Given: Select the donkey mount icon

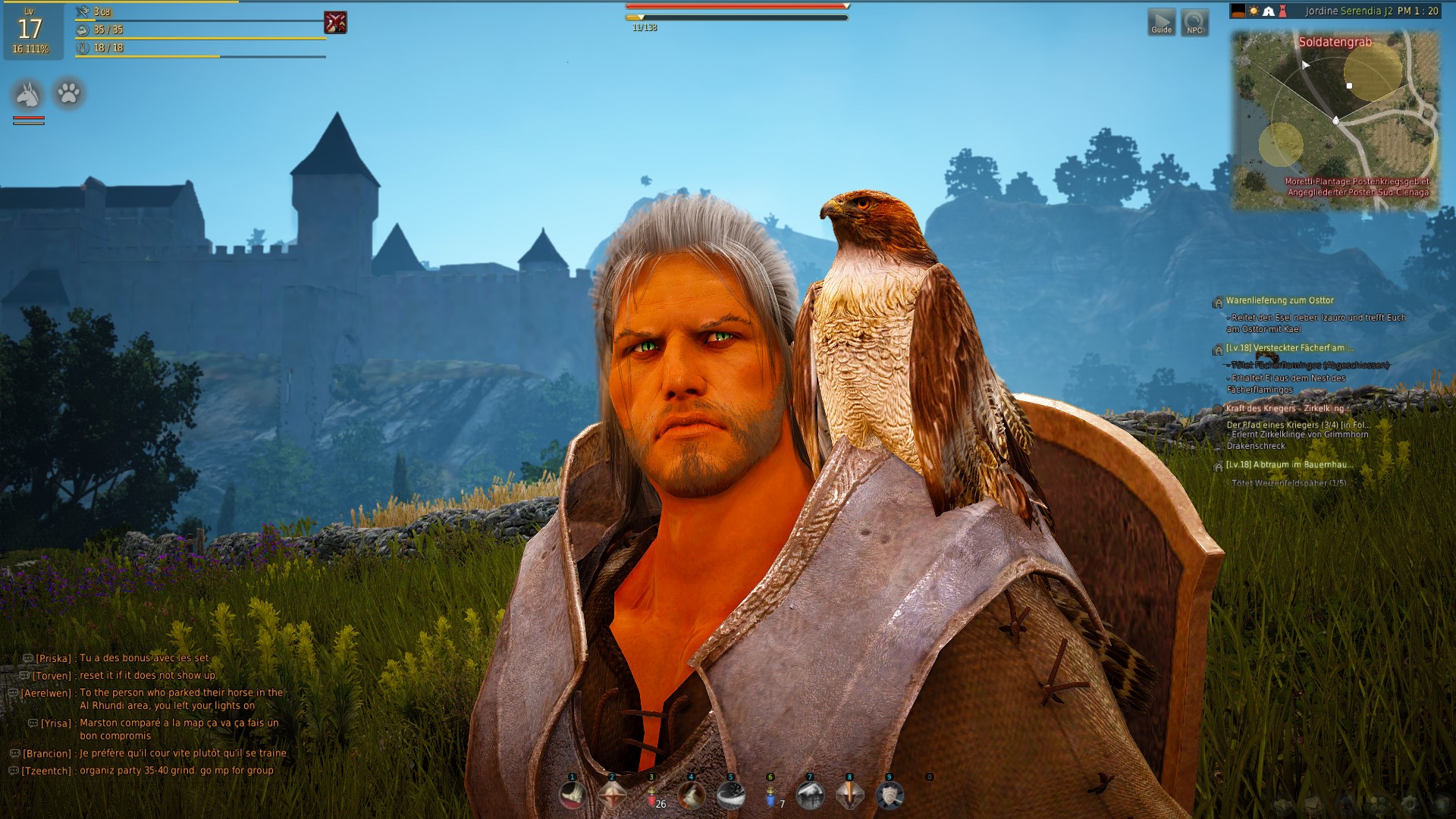Looking at the screenshot, I should pyautogui.click(x=28, y=94).
